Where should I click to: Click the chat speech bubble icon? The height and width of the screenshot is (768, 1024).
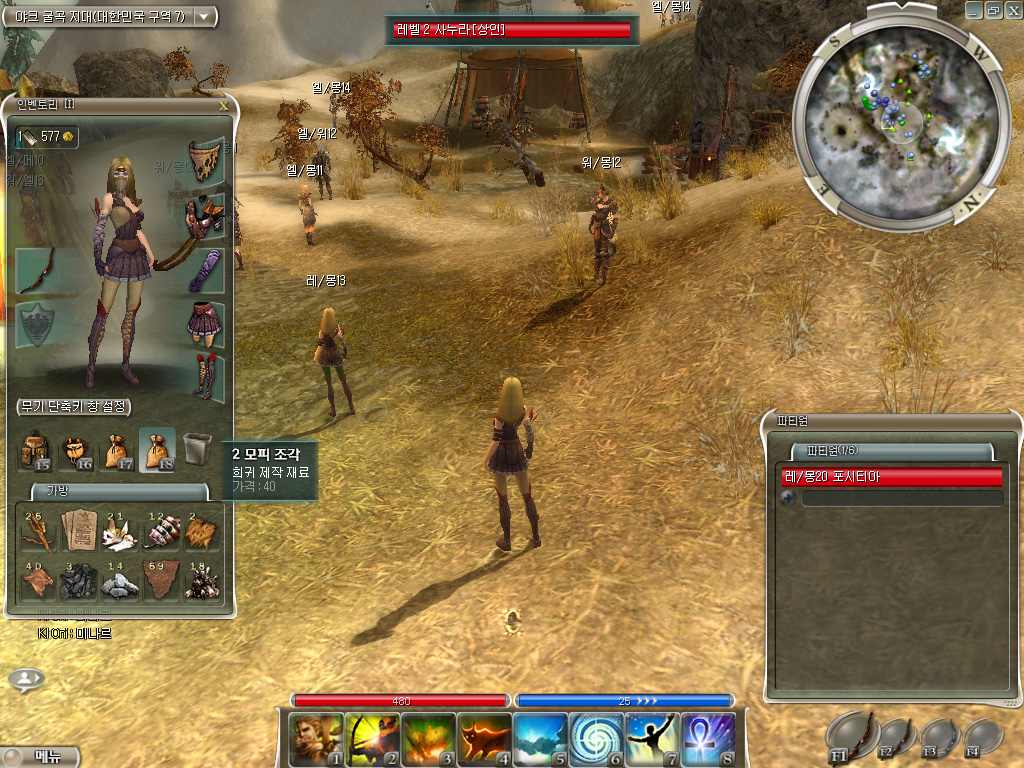point(26,680)
